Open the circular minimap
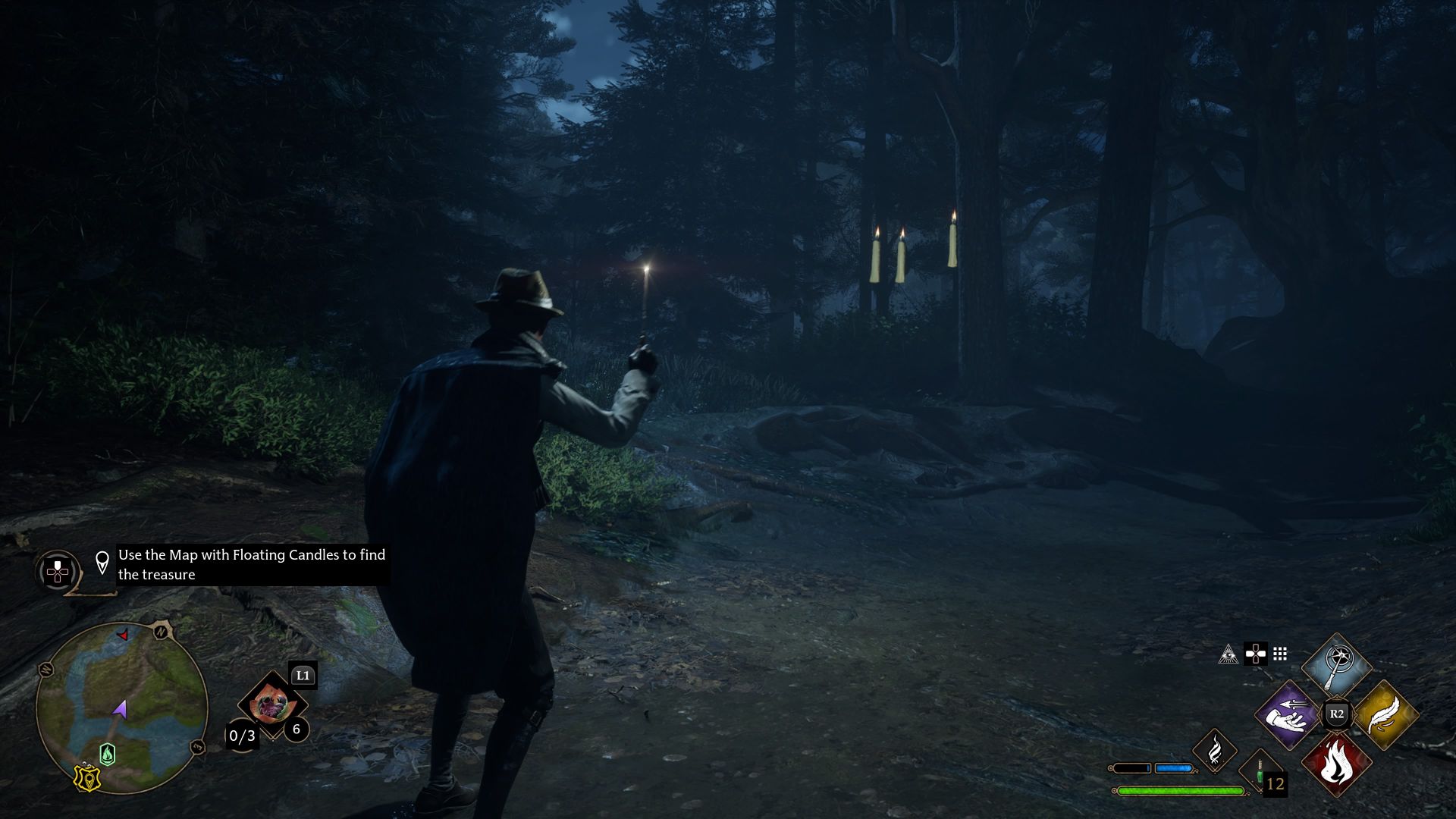The height and width of the screenshot is (819, 1456). pyautogui.click(x=121, y=708)
